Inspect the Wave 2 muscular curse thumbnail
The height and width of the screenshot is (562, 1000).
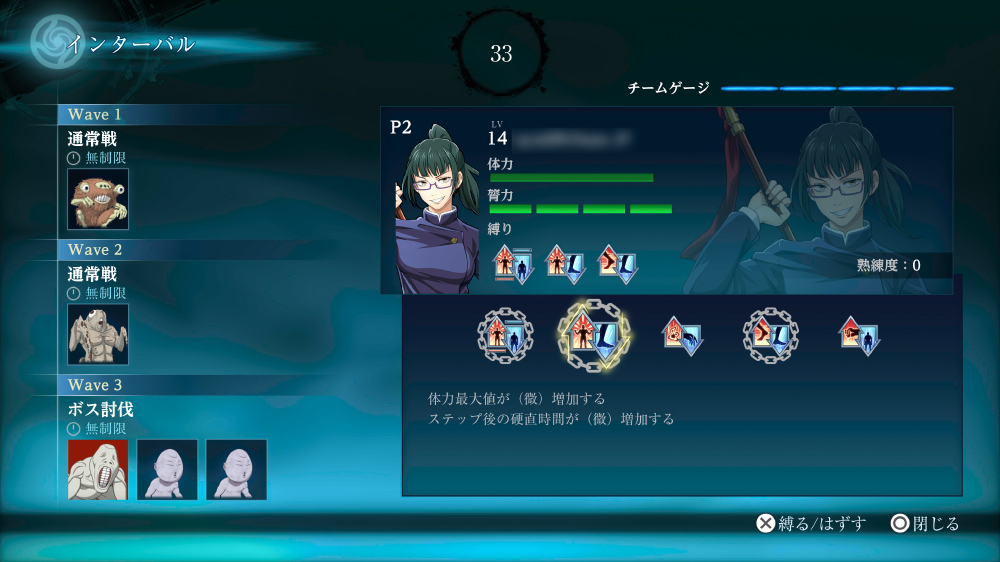[x=98, y=334]
